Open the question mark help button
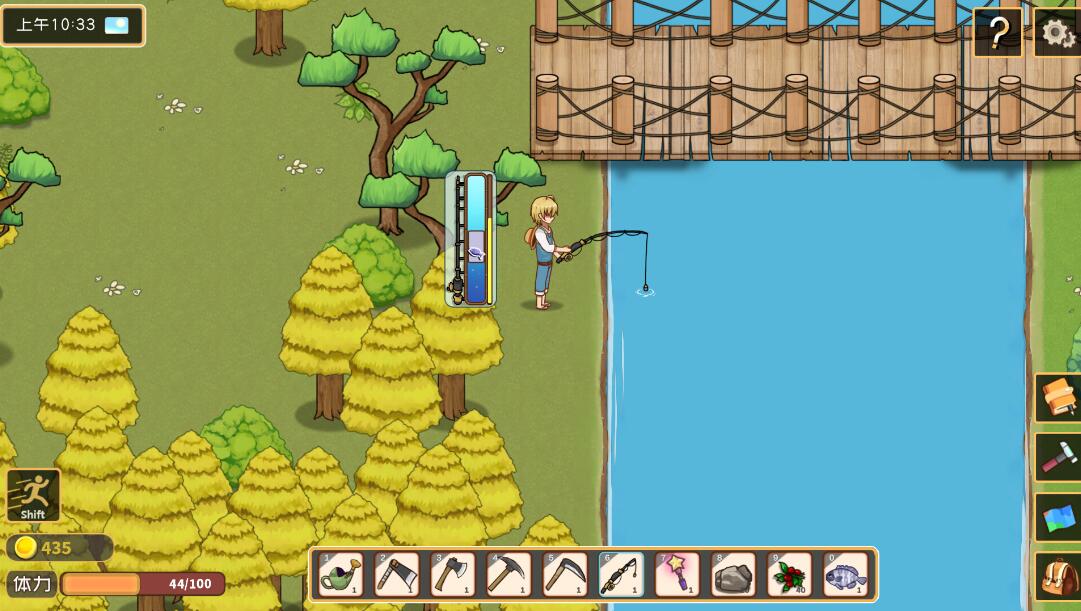Screen dimensions: 1081x611 998,34
